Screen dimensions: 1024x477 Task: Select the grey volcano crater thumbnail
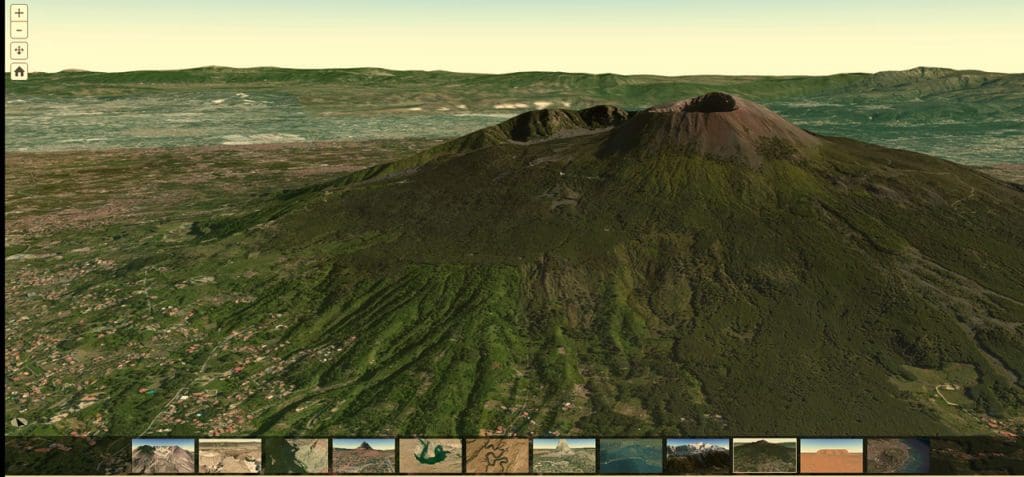(x=163, y=456)
